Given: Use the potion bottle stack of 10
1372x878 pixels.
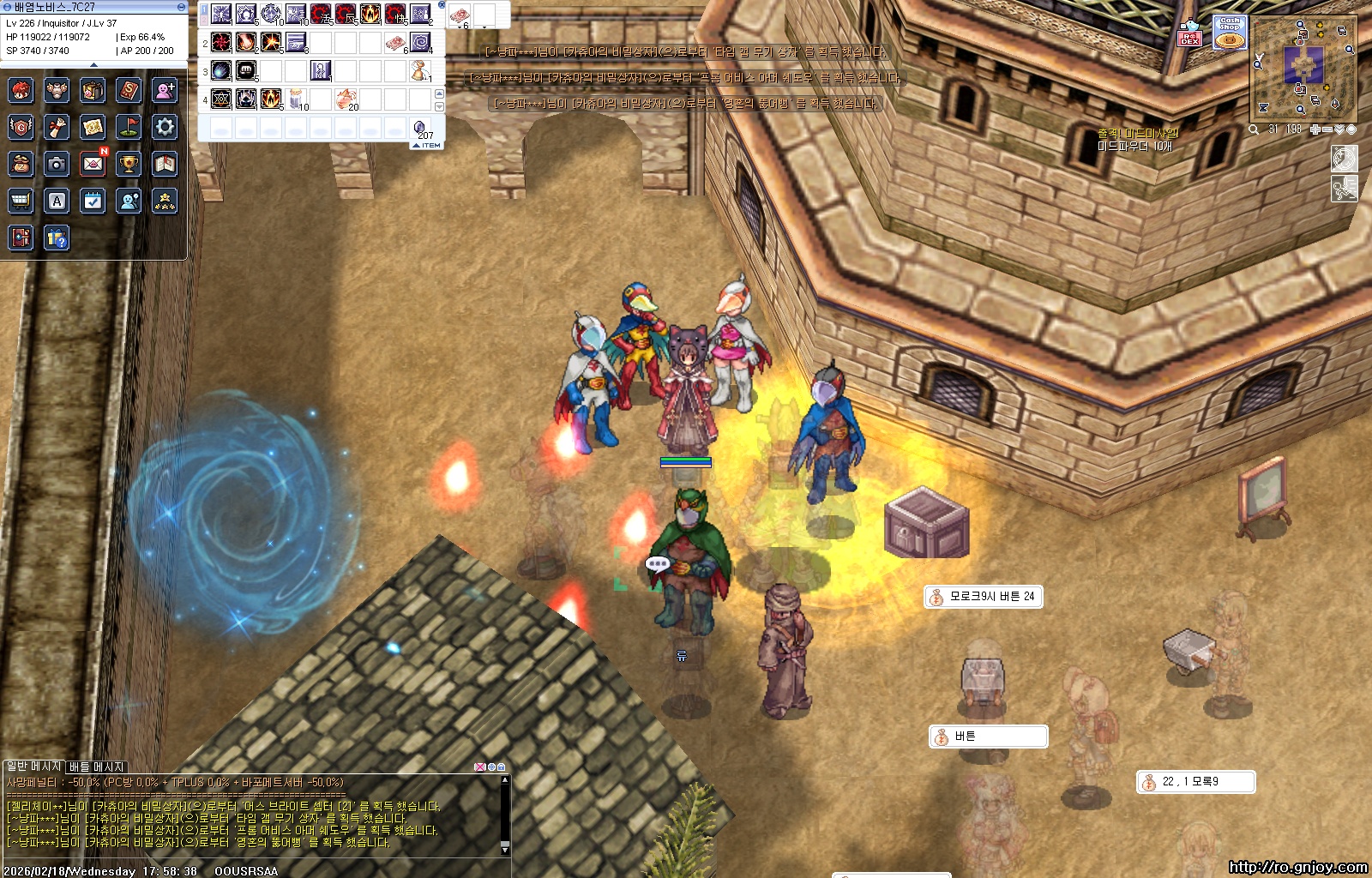Looking at the screenshot, I should coord(297,99).
